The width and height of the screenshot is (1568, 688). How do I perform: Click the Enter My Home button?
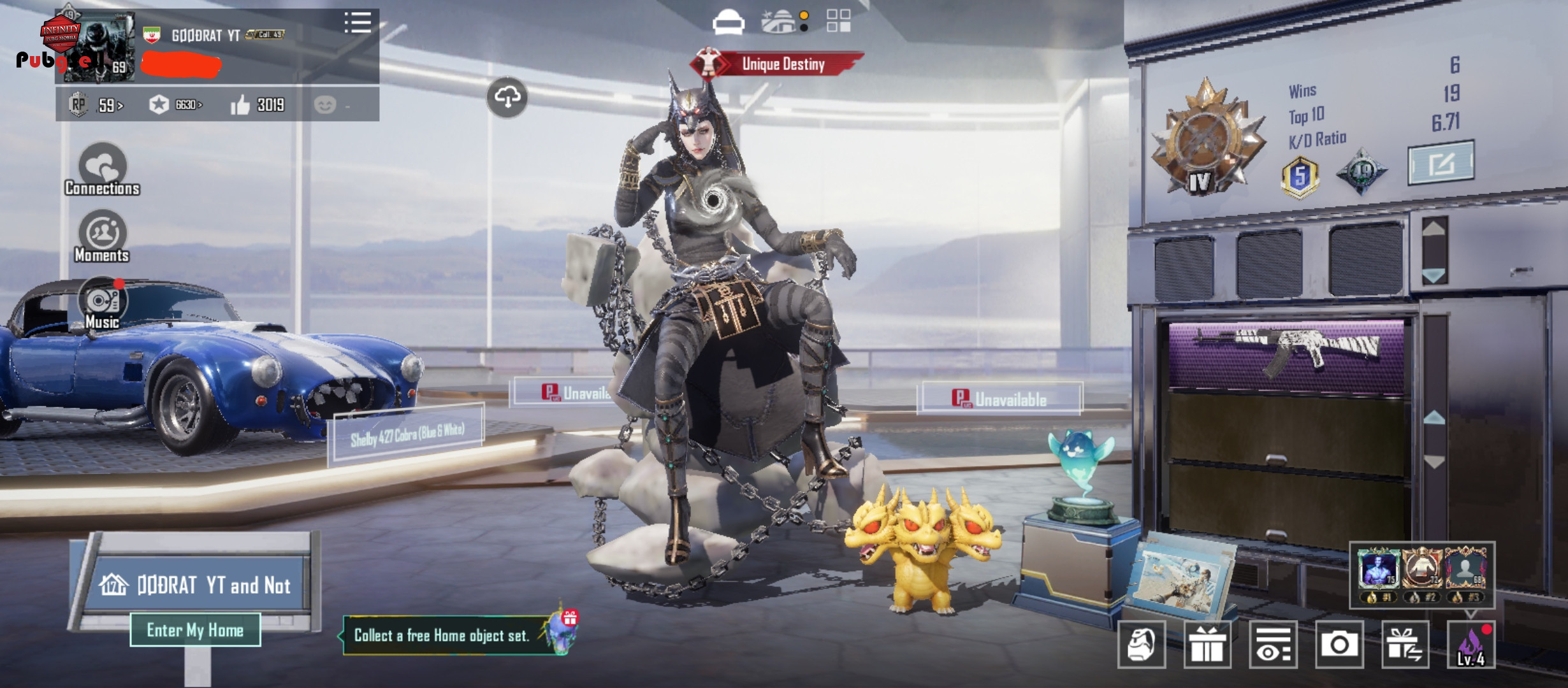pyautogui.click(x=195, y=630)
